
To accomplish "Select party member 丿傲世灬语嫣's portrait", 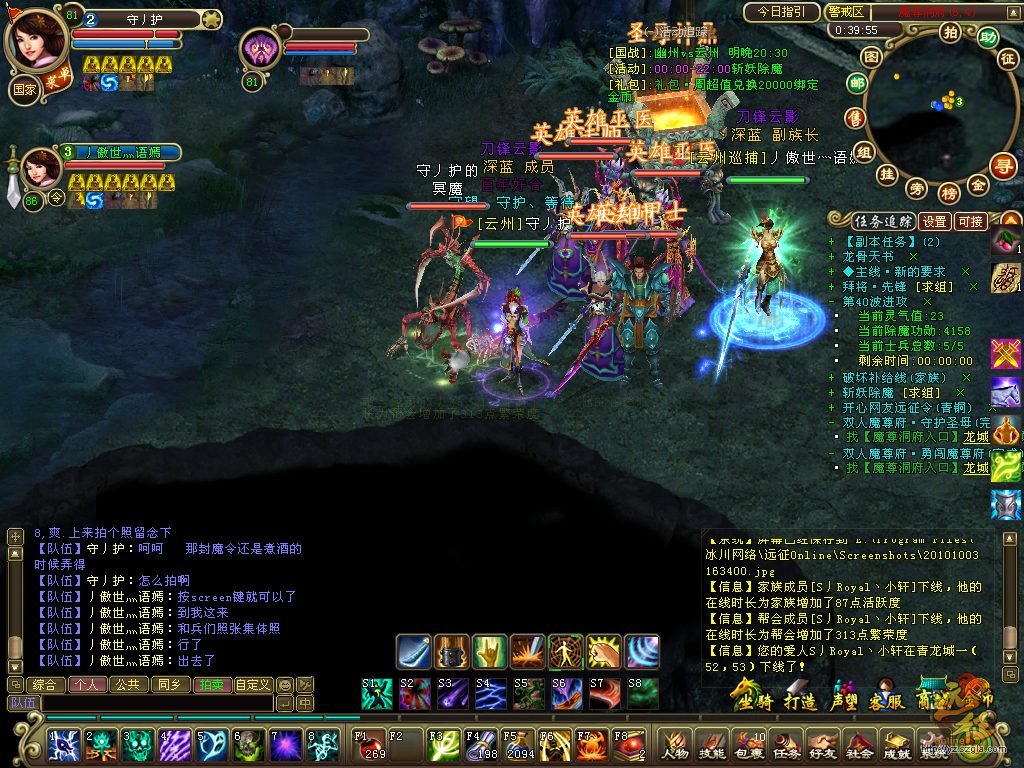I will pos(41,167).
